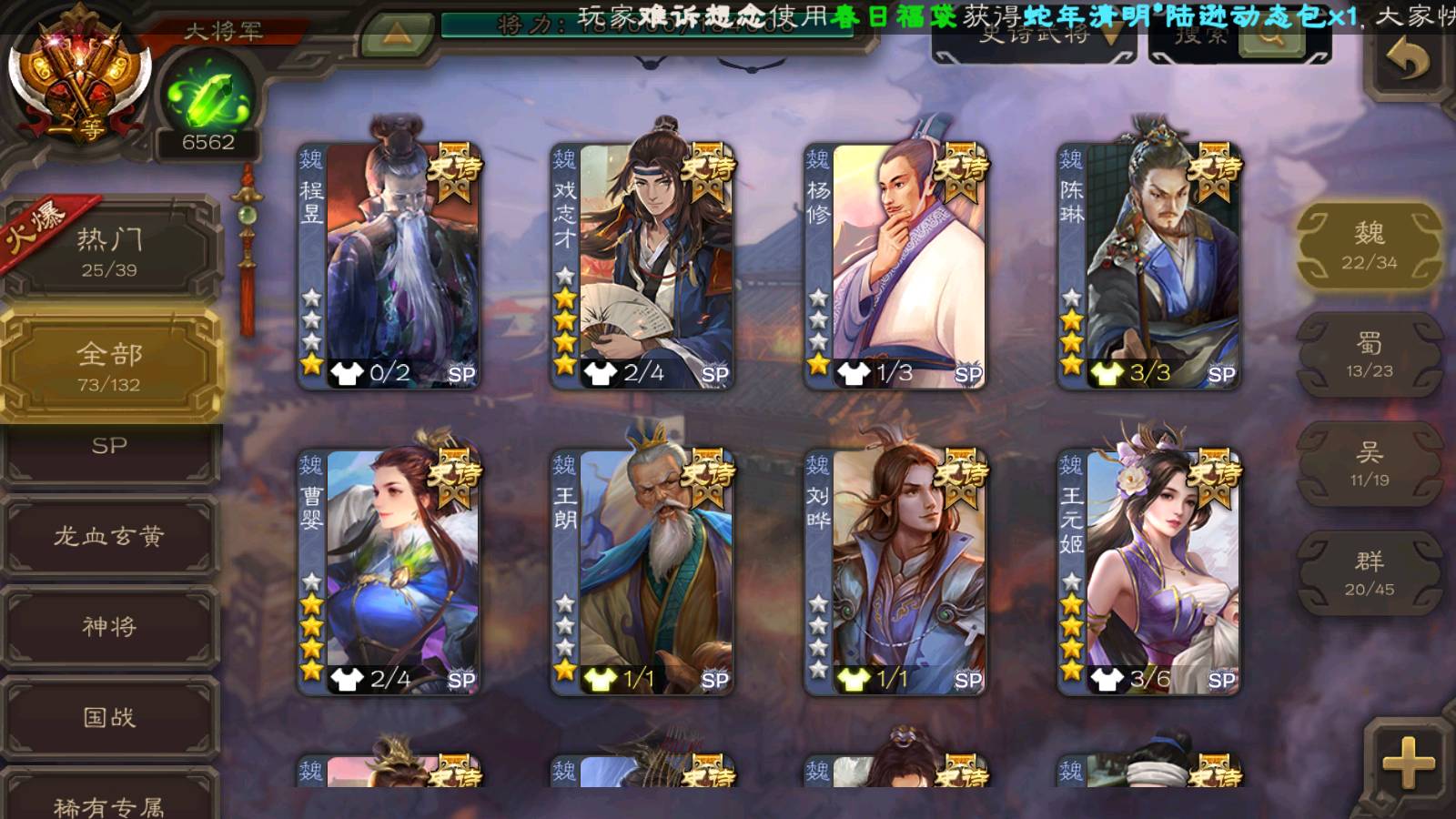Switch to the 龙血玄黄 category
Image resolution: width=1456 pixels, height=819 pixels.
pos(110,536)
